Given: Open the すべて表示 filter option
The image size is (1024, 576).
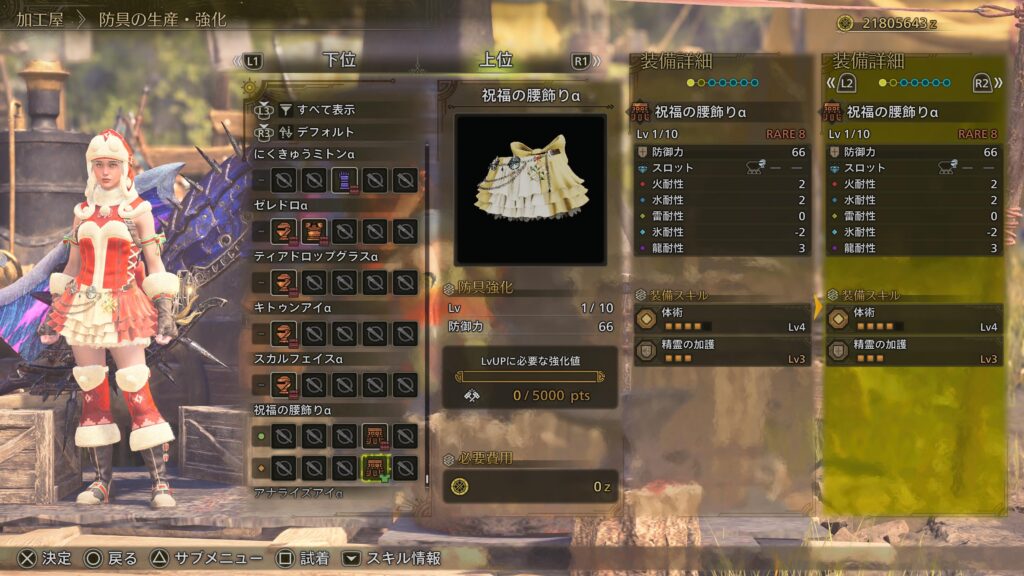Looking at the screenshot, I should 316,110.
